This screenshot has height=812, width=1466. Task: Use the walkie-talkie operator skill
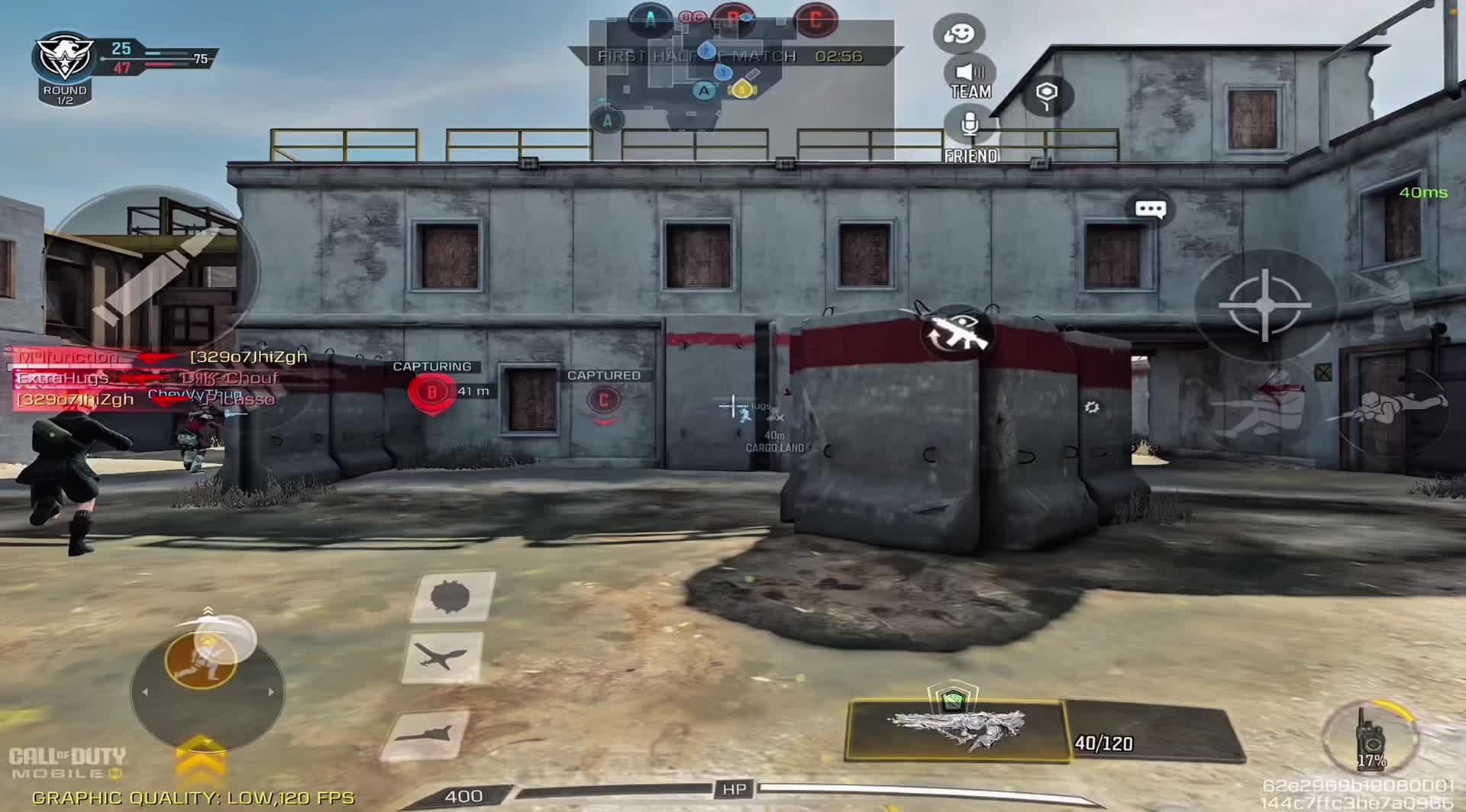(x=1372, y=737)
